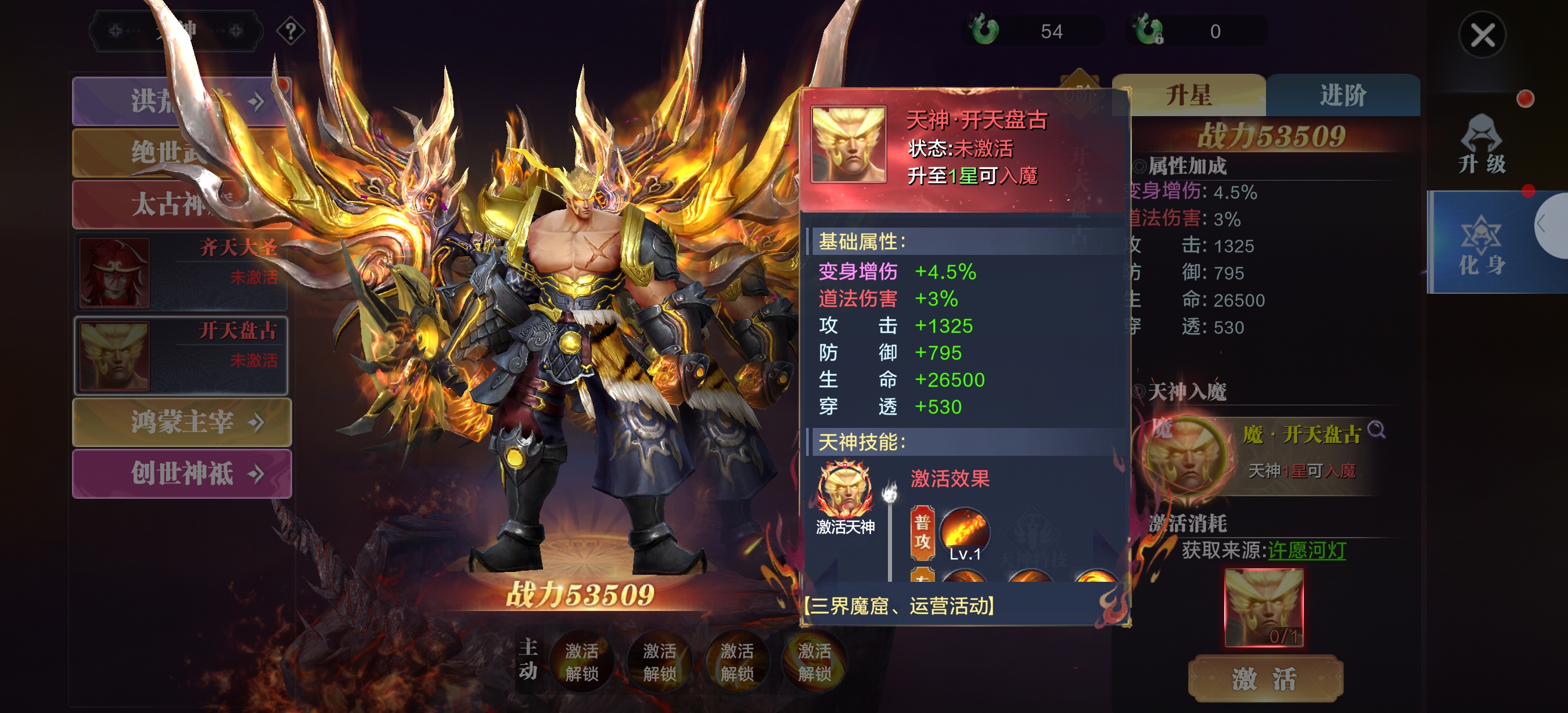Select the 化身 side tab

click(x=1481, y=243)
